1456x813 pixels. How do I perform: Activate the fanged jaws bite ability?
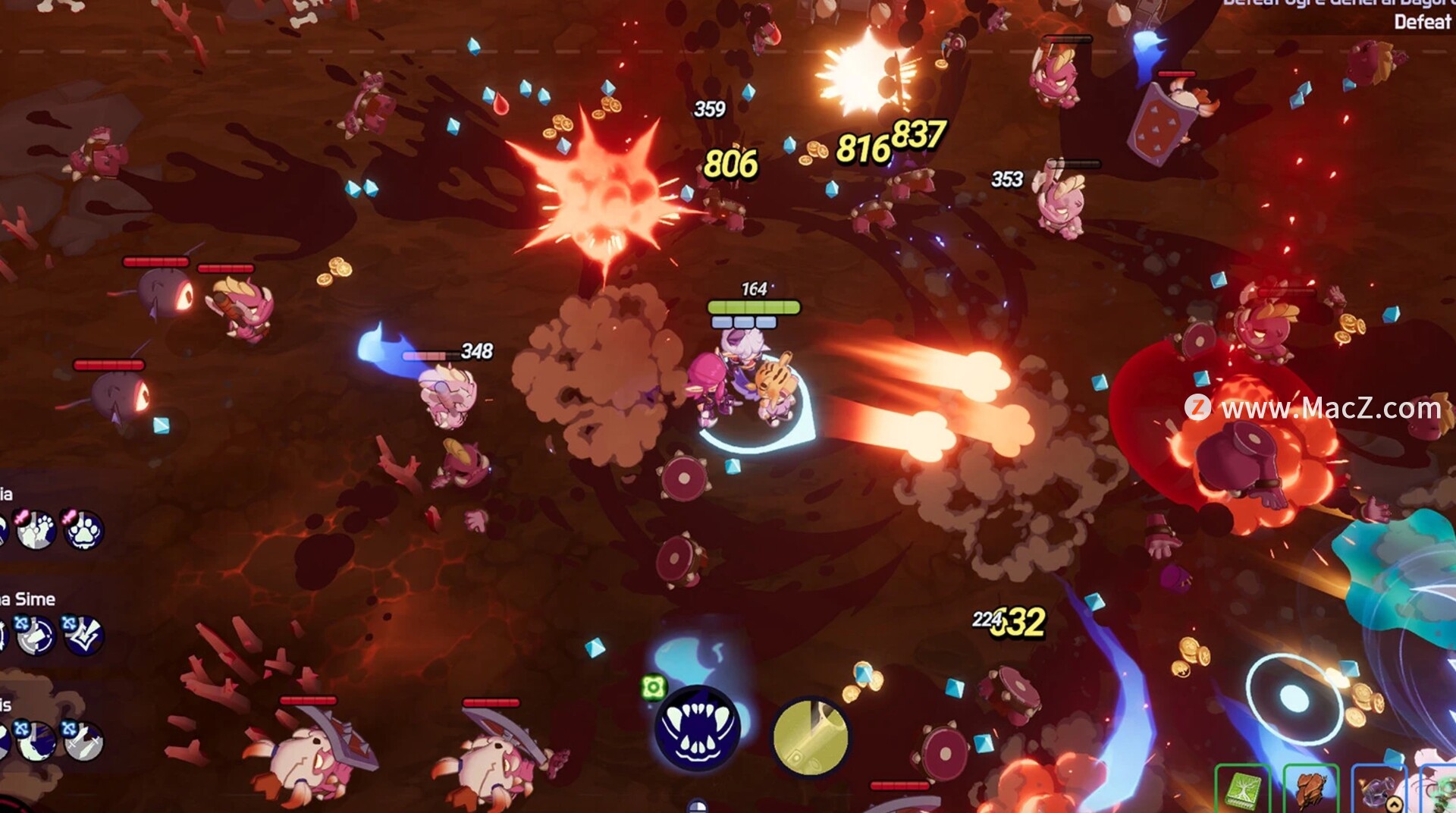pos(697,729)
